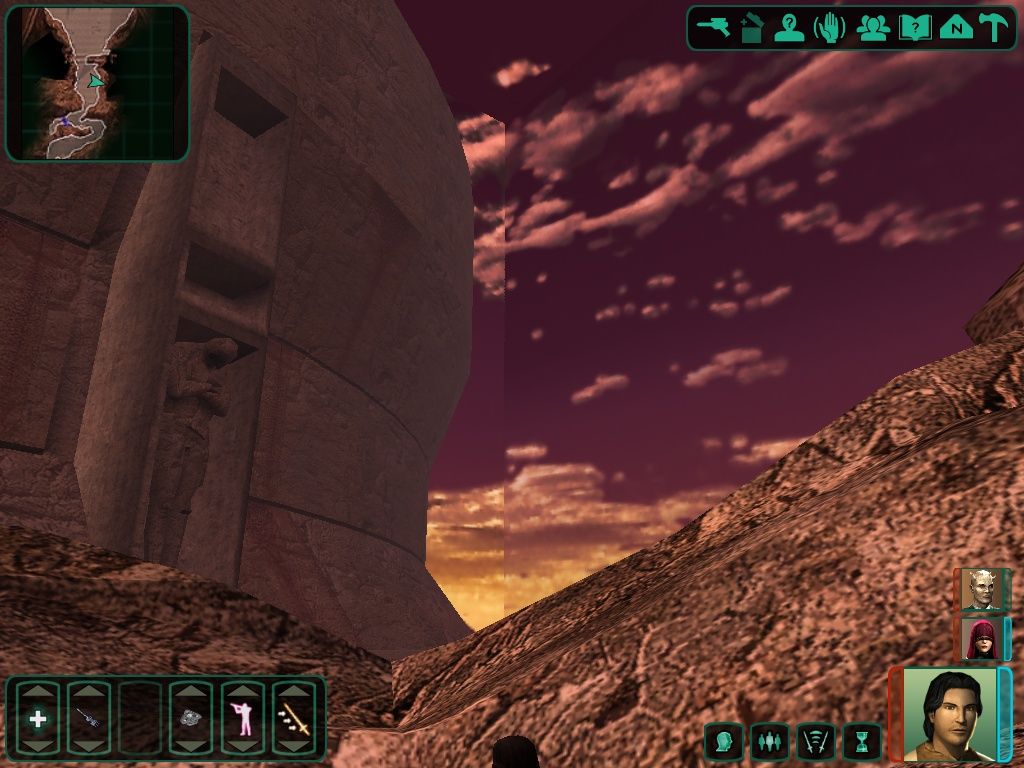Pause the game with the hourglass icon
Screen dimensions: 1024x768
(861, 741)
